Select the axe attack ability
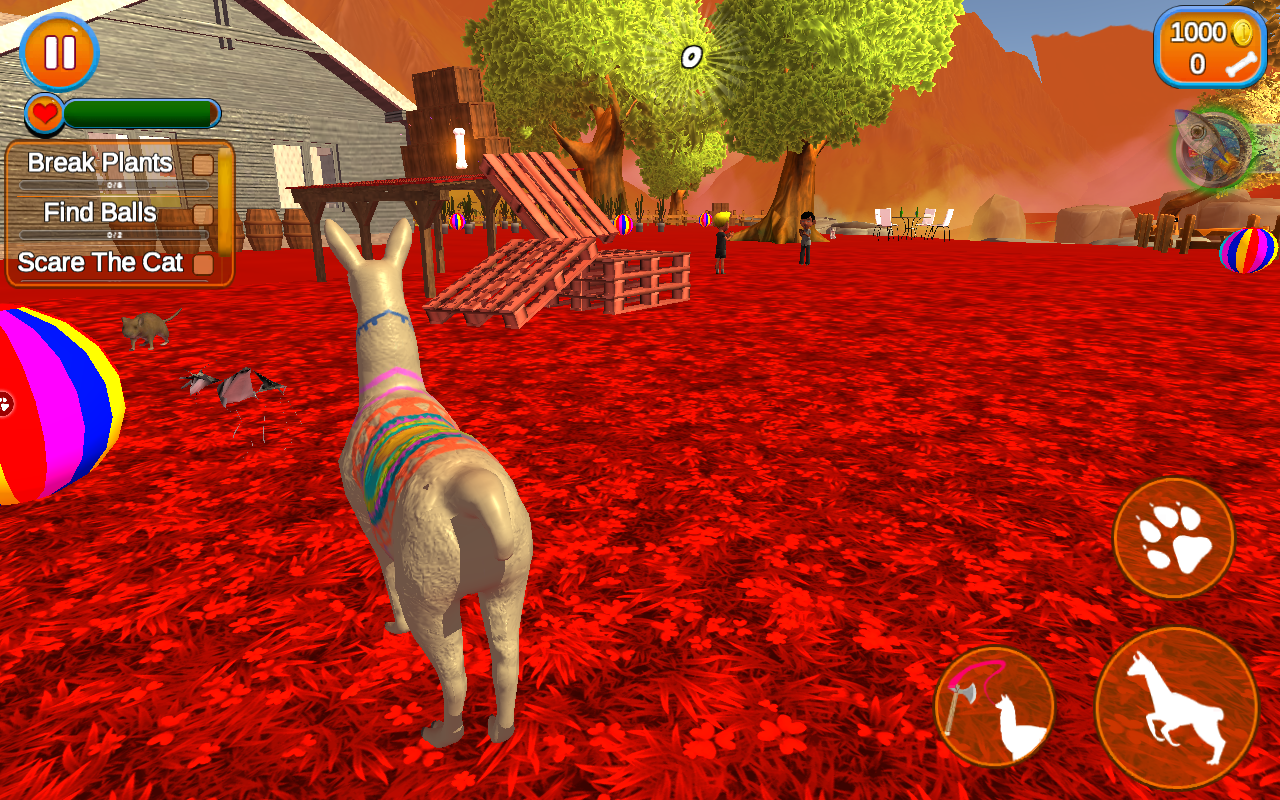The image size is (1280, 800). point(996,705)
